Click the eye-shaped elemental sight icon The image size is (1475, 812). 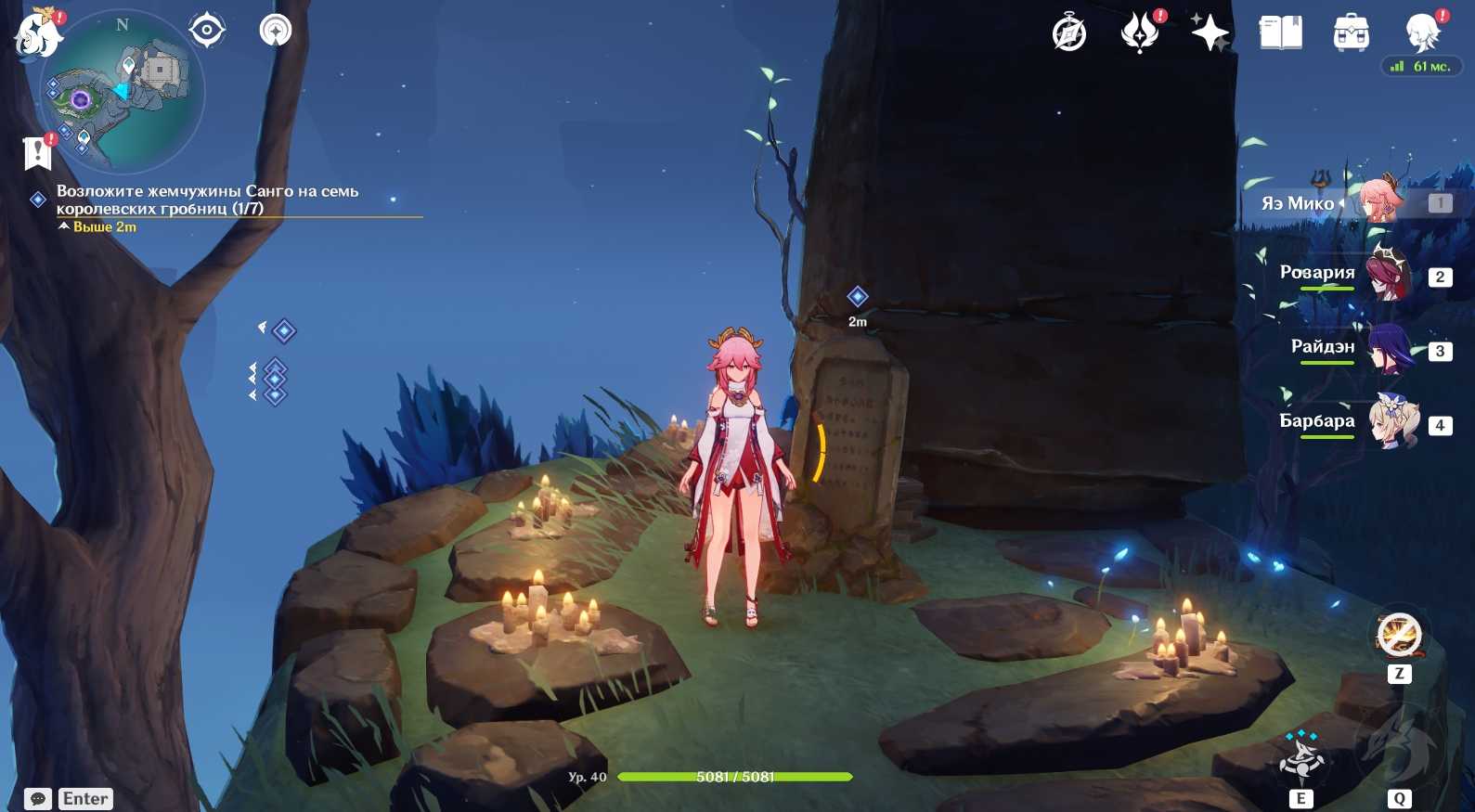(x=206, y=31)
